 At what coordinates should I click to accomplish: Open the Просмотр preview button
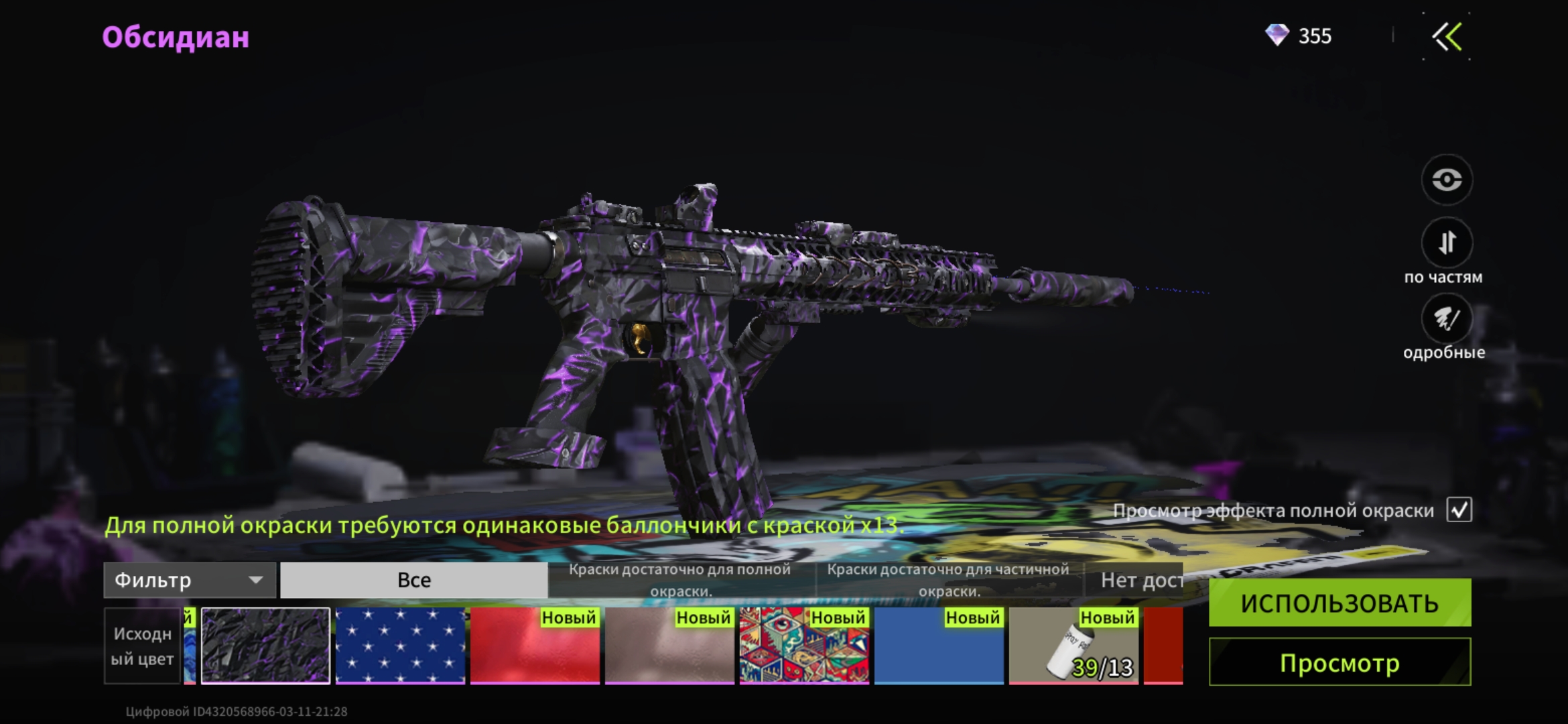tap(1340, 662)
